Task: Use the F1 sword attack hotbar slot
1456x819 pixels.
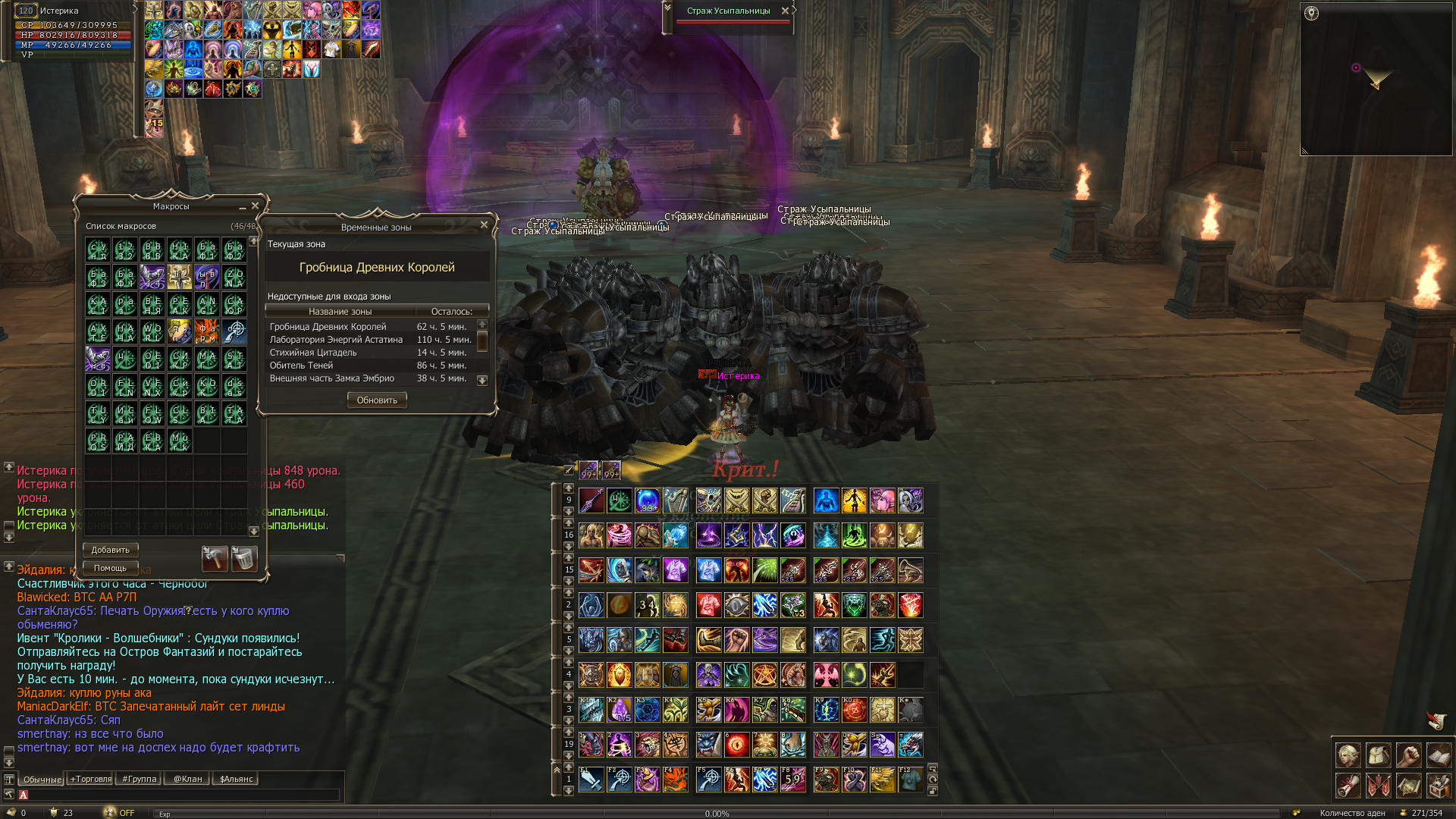Action: coord(591,780)
